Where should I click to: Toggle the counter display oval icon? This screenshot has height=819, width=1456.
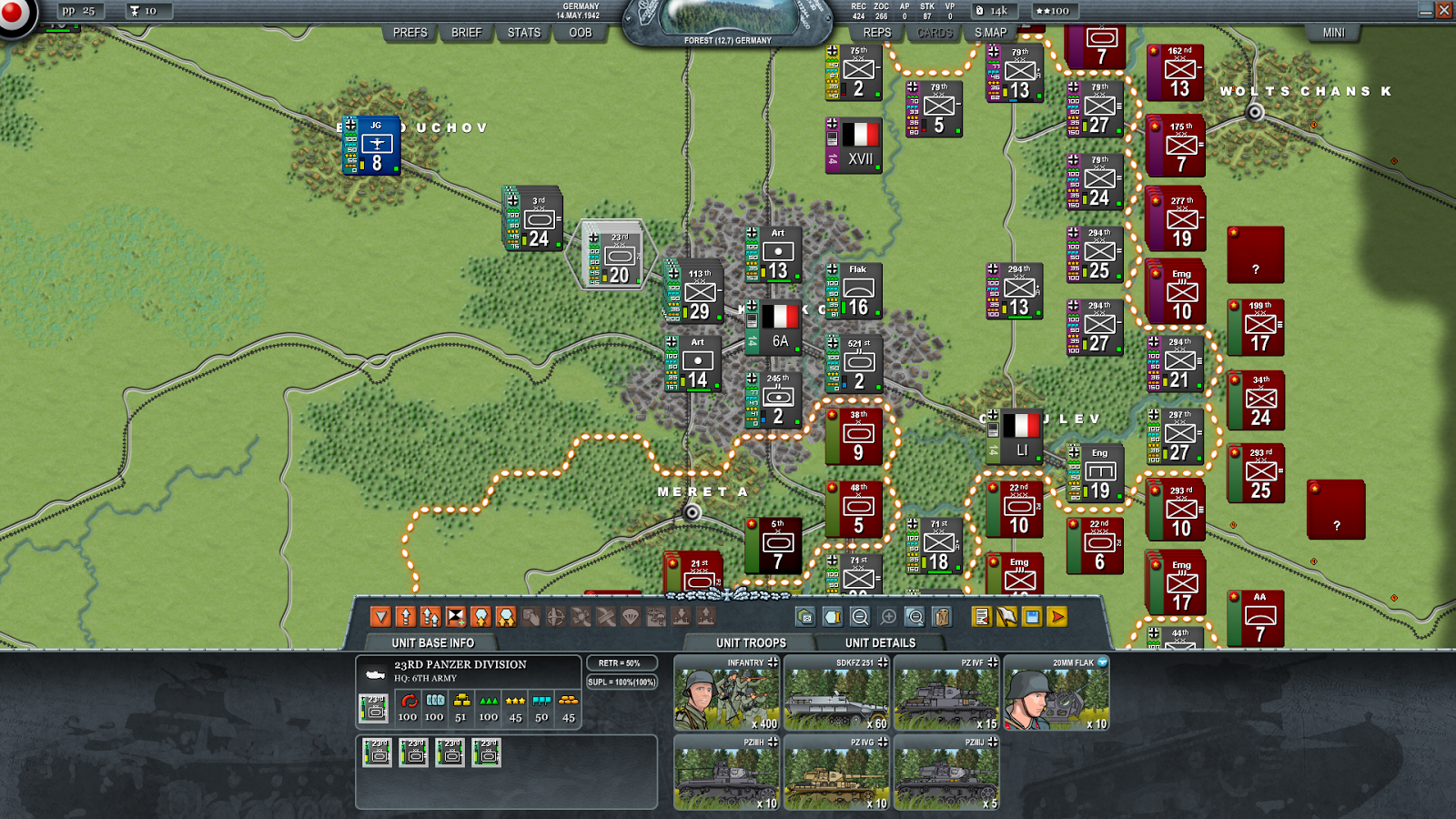pos(833,617)
